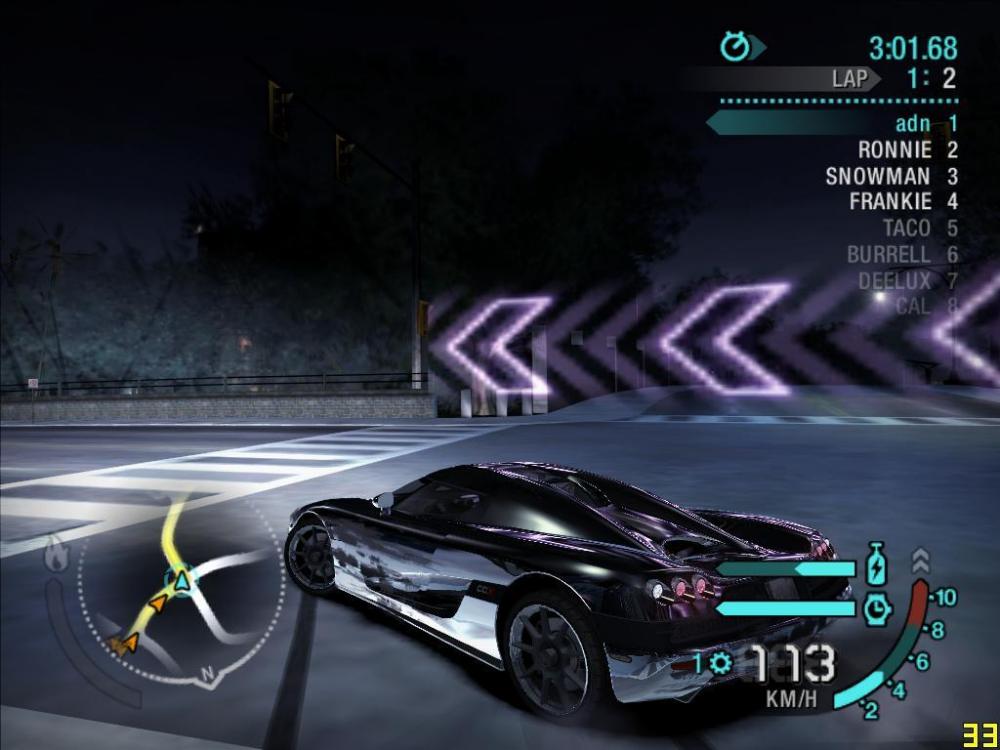Select RONNIE in the race standings
1000x750 pixels.
click(894, 150)
